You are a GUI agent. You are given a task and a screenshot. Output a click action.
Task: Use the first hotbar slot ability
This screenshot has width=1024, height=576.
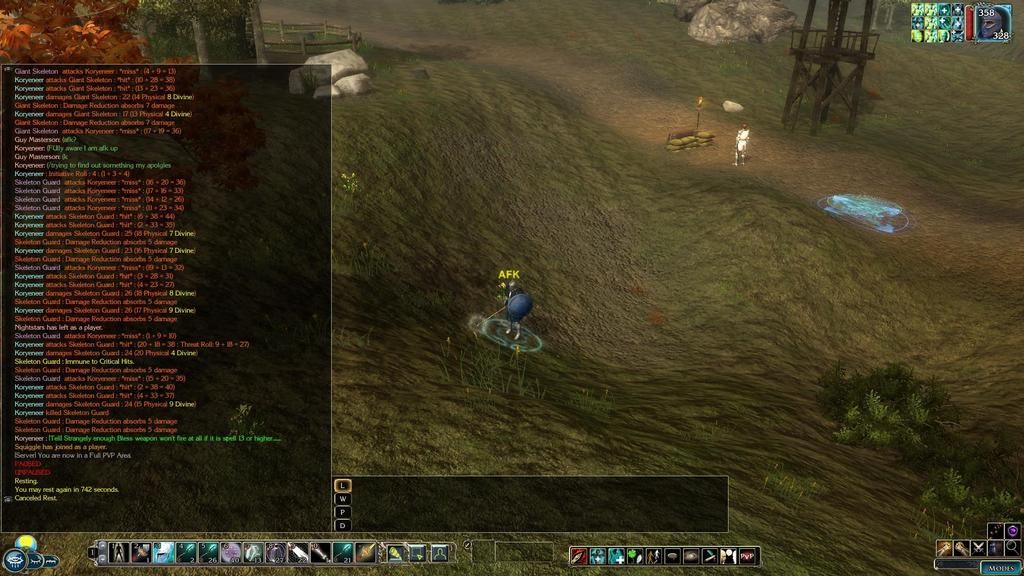(x=119, y=552)
